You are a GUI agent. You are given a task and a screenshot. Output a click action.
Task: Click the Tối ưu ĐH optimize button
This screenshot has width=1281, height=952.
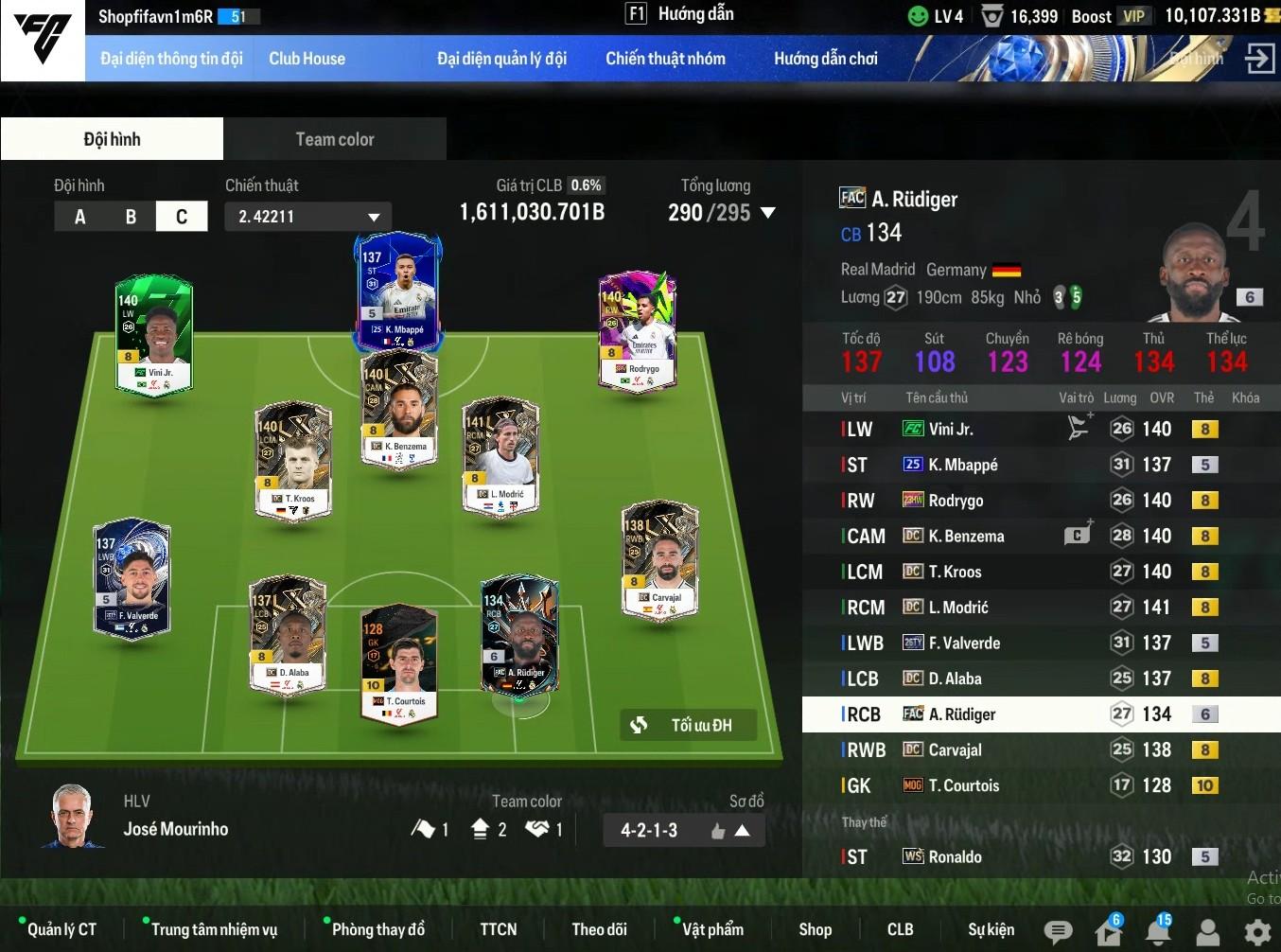point(689,725)
